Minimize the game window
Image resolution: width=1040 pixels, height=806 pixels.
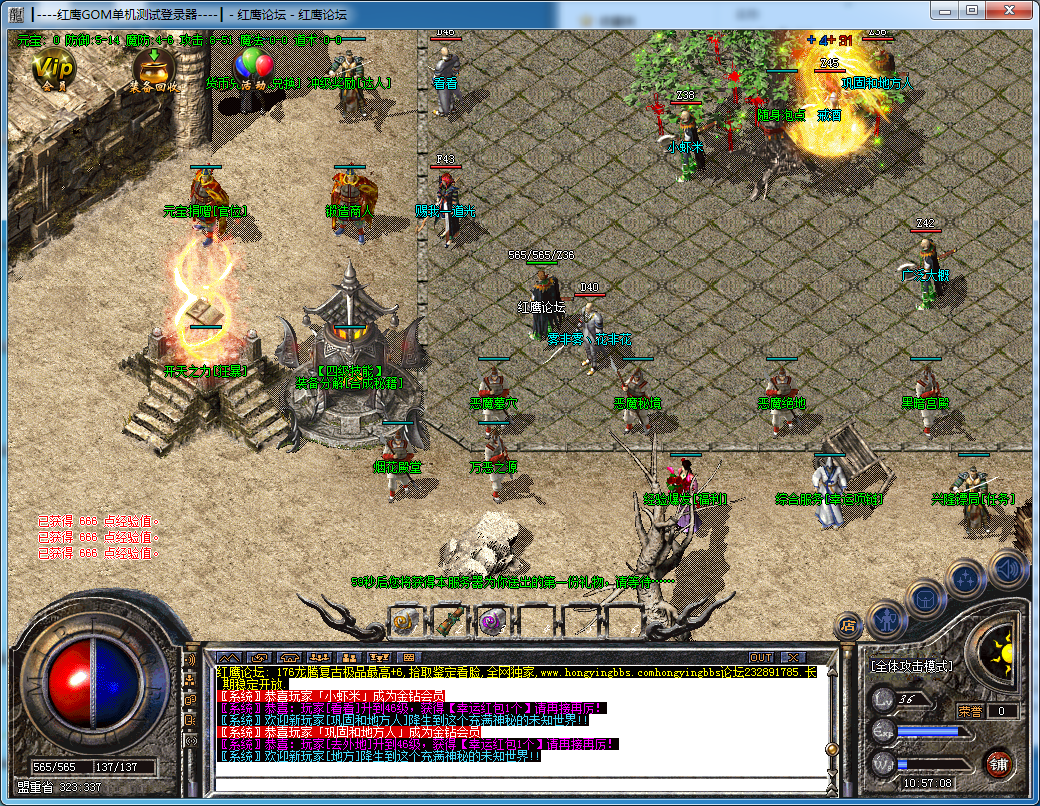pos(944,9)
